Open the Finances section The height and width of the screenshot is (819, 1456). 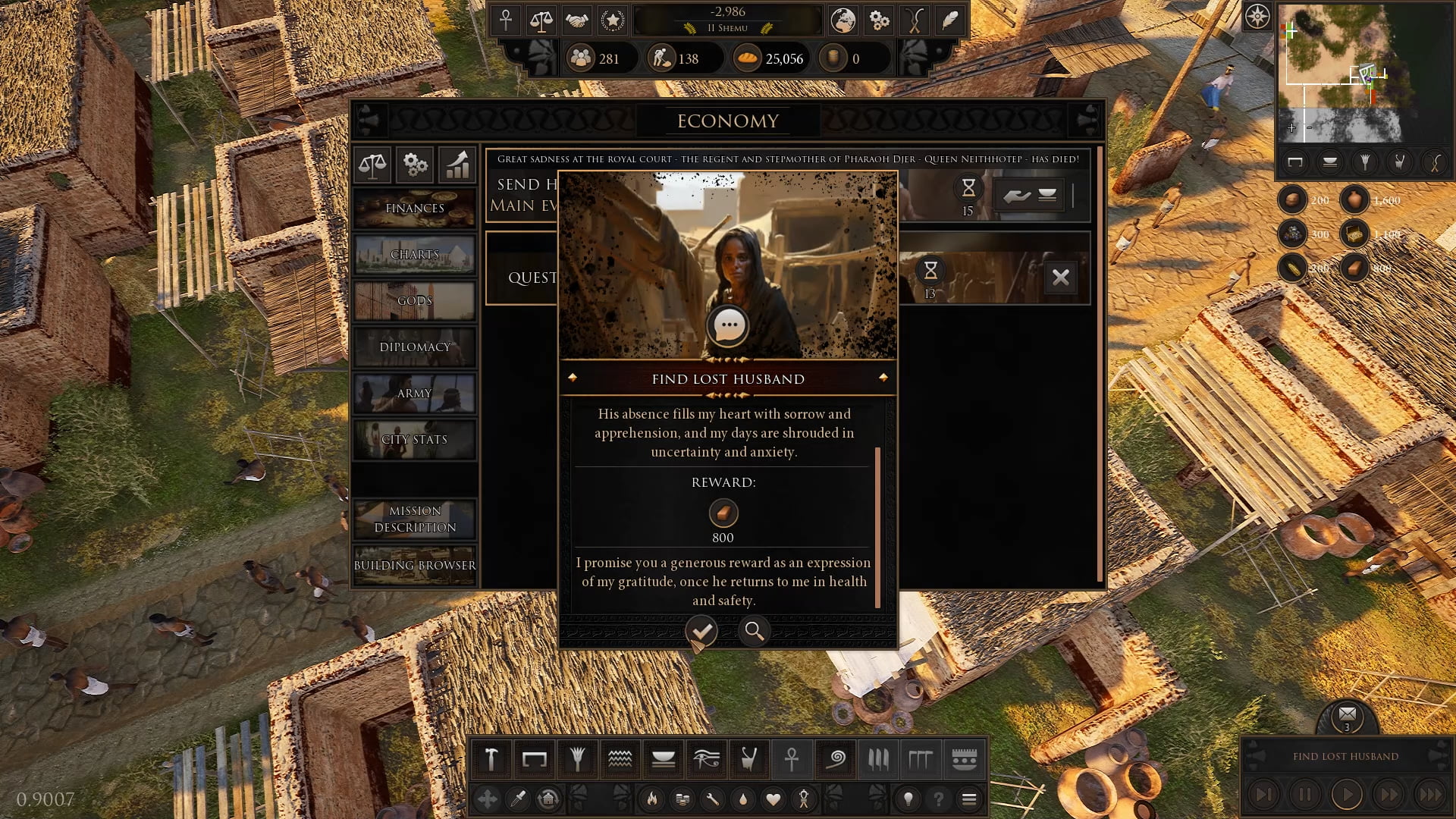[415, 208]
